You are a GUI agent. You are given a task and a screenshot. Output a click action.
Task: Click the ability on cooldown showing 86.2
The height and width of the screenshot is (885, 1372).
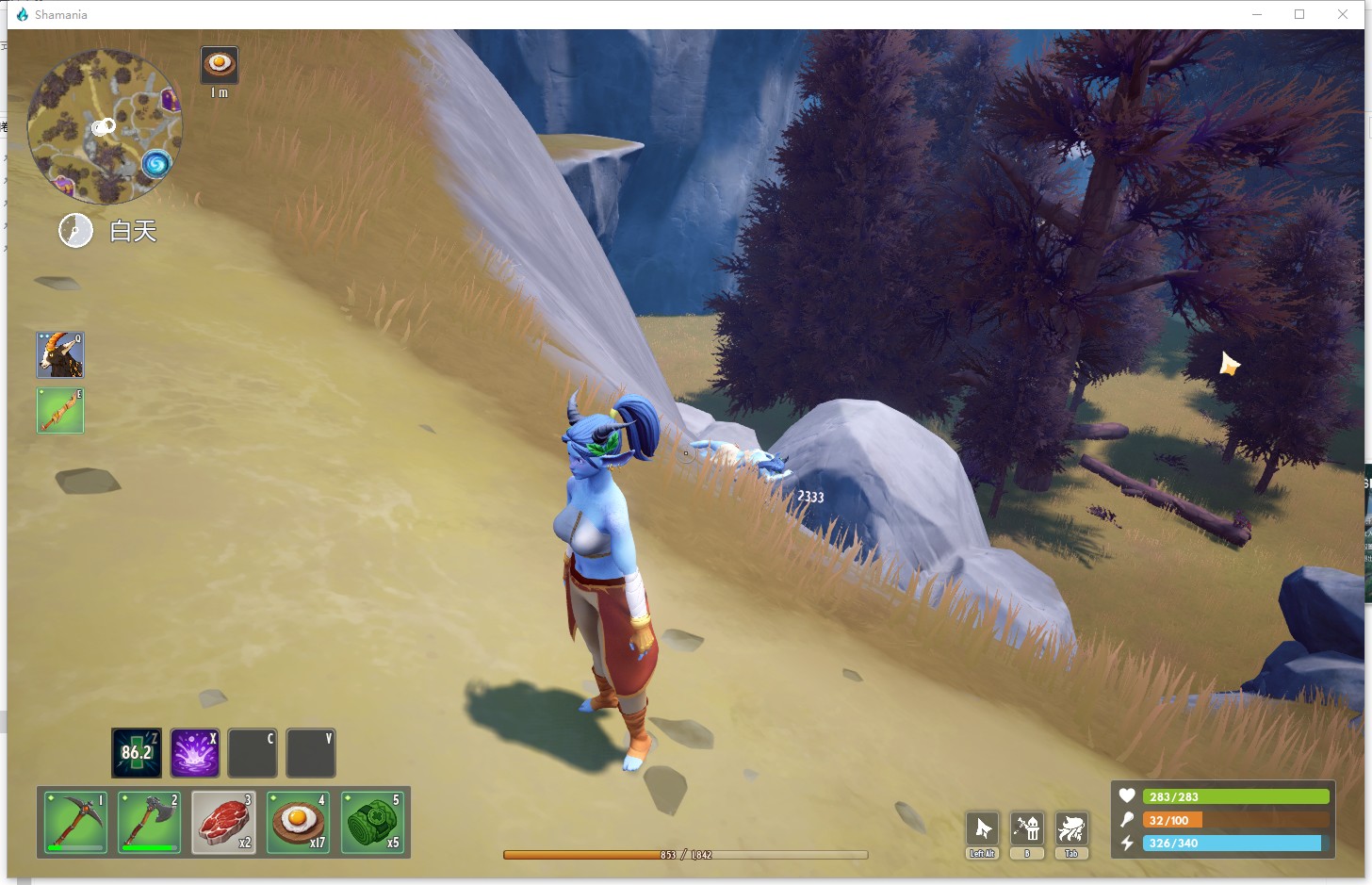[137, 752]
